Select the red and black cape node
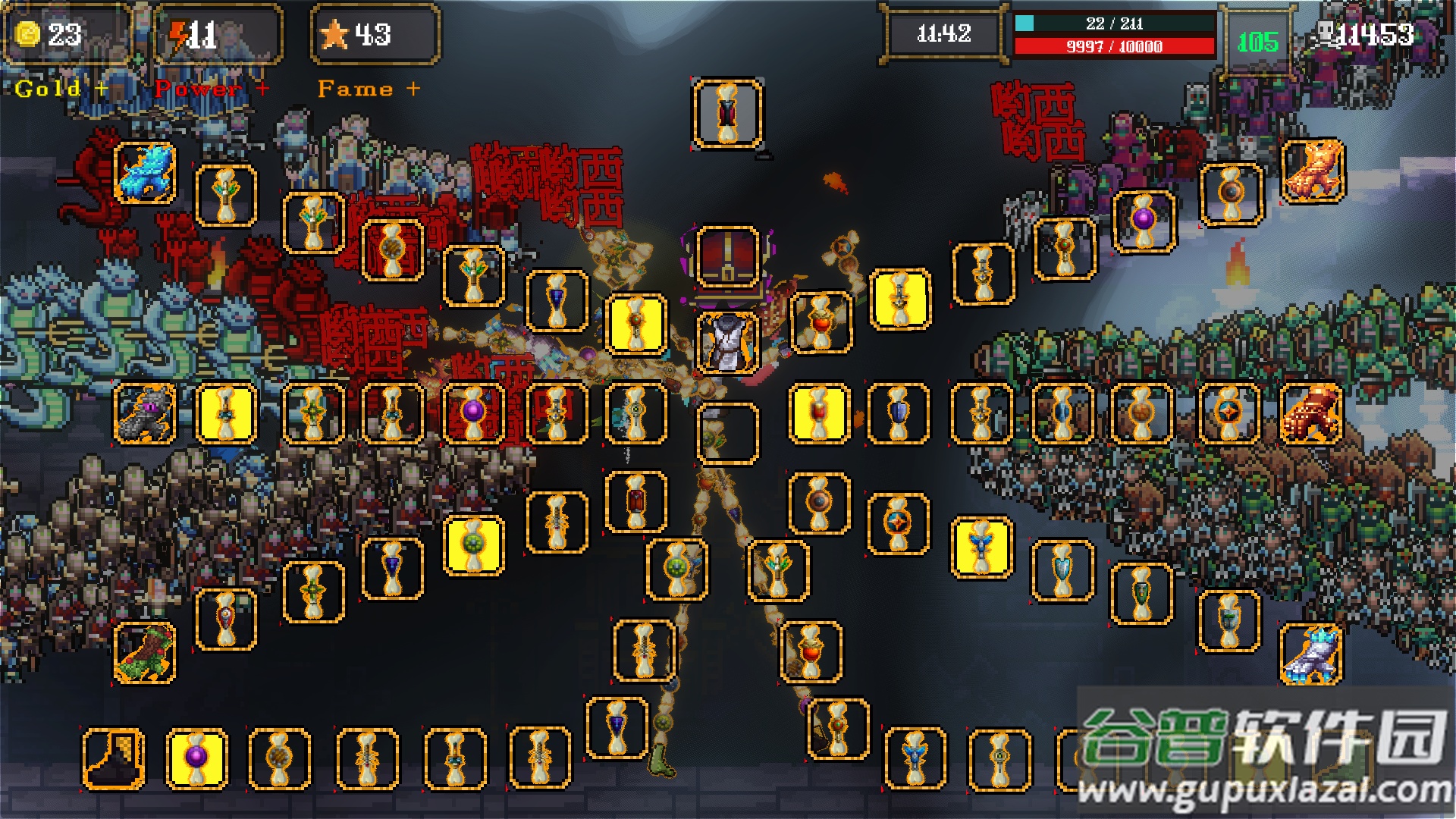This screenshot has height=819, width=1456. (727, 114)
